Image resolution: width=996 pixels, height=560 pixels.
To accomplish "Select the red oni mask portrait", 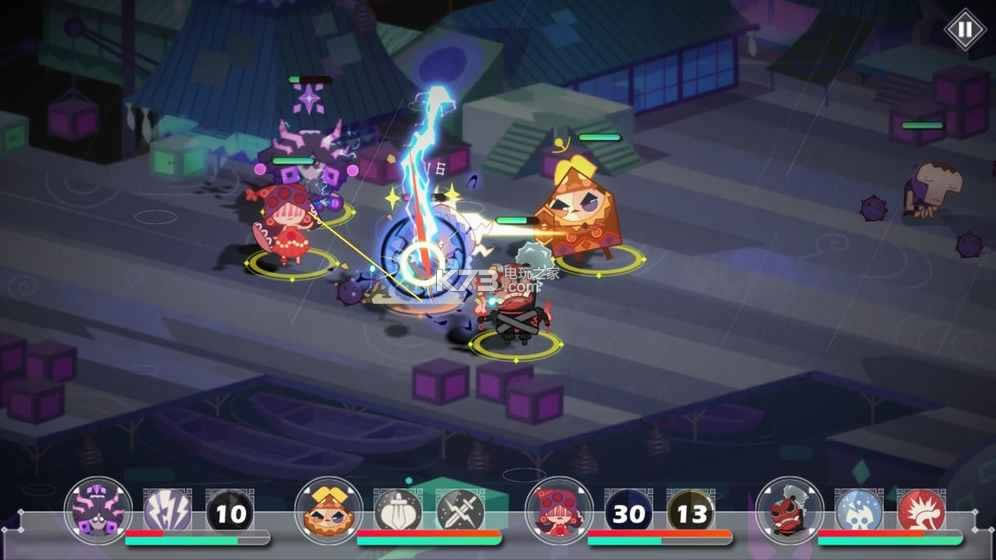I will point(790,510).
